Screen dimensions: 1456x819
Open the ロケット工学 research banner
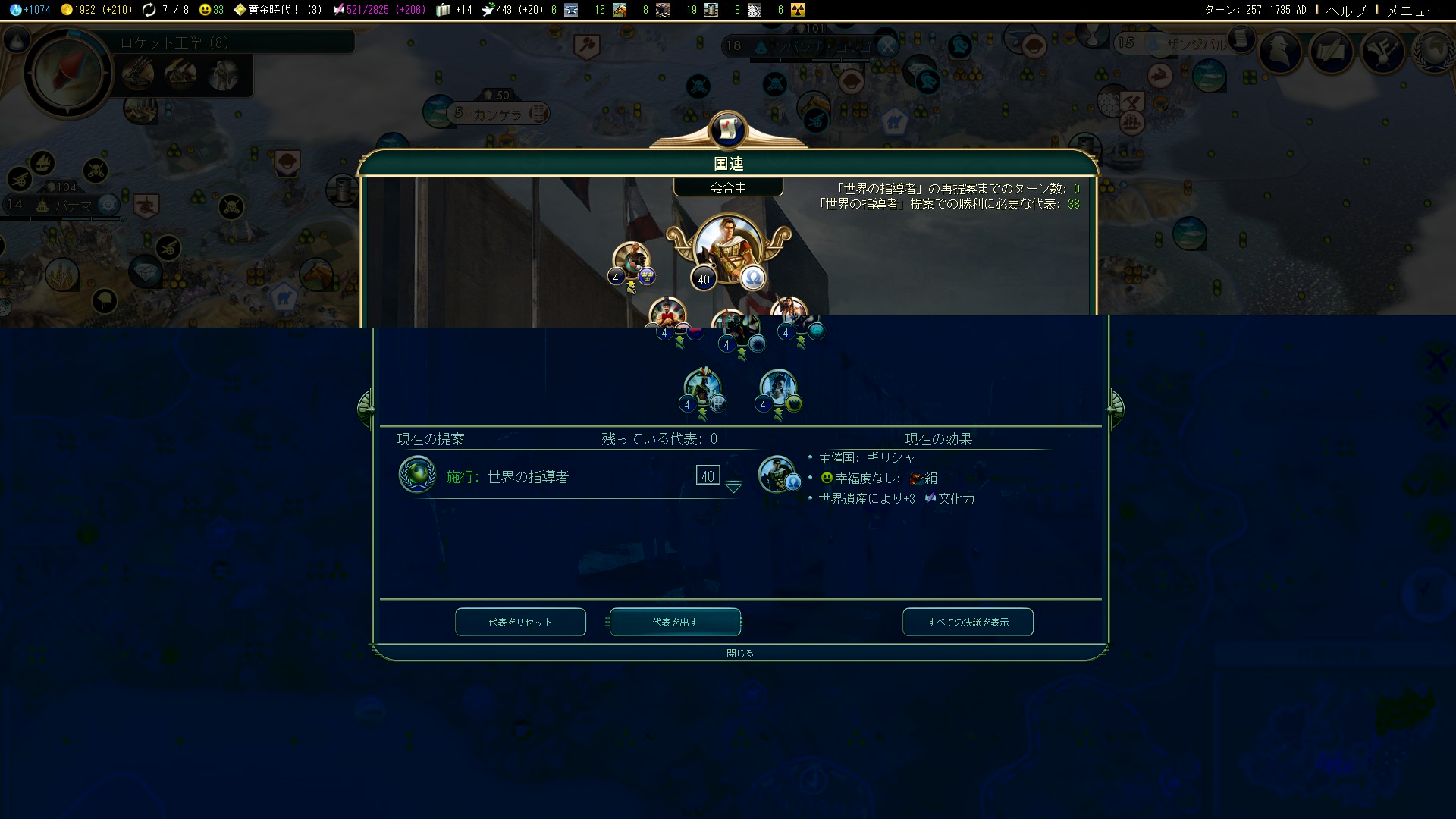click(x=174, y=43)
